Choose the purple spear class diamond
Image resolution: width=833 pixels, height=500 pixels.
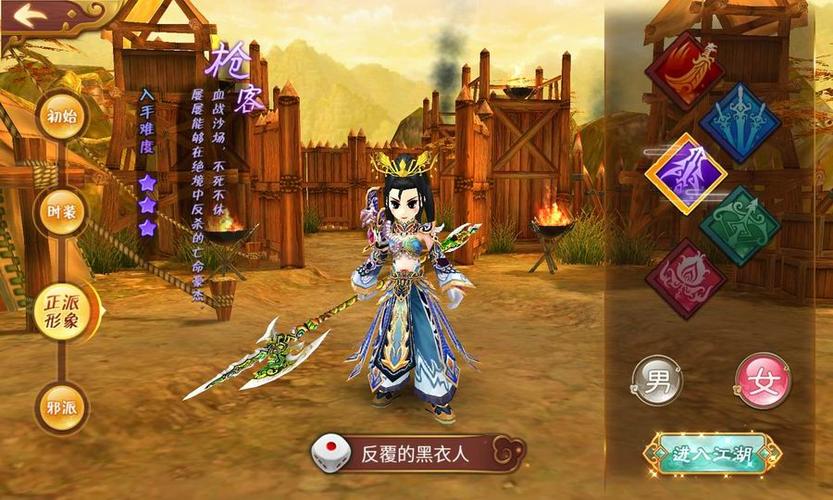pyautogui.click(x=685, y=174)
